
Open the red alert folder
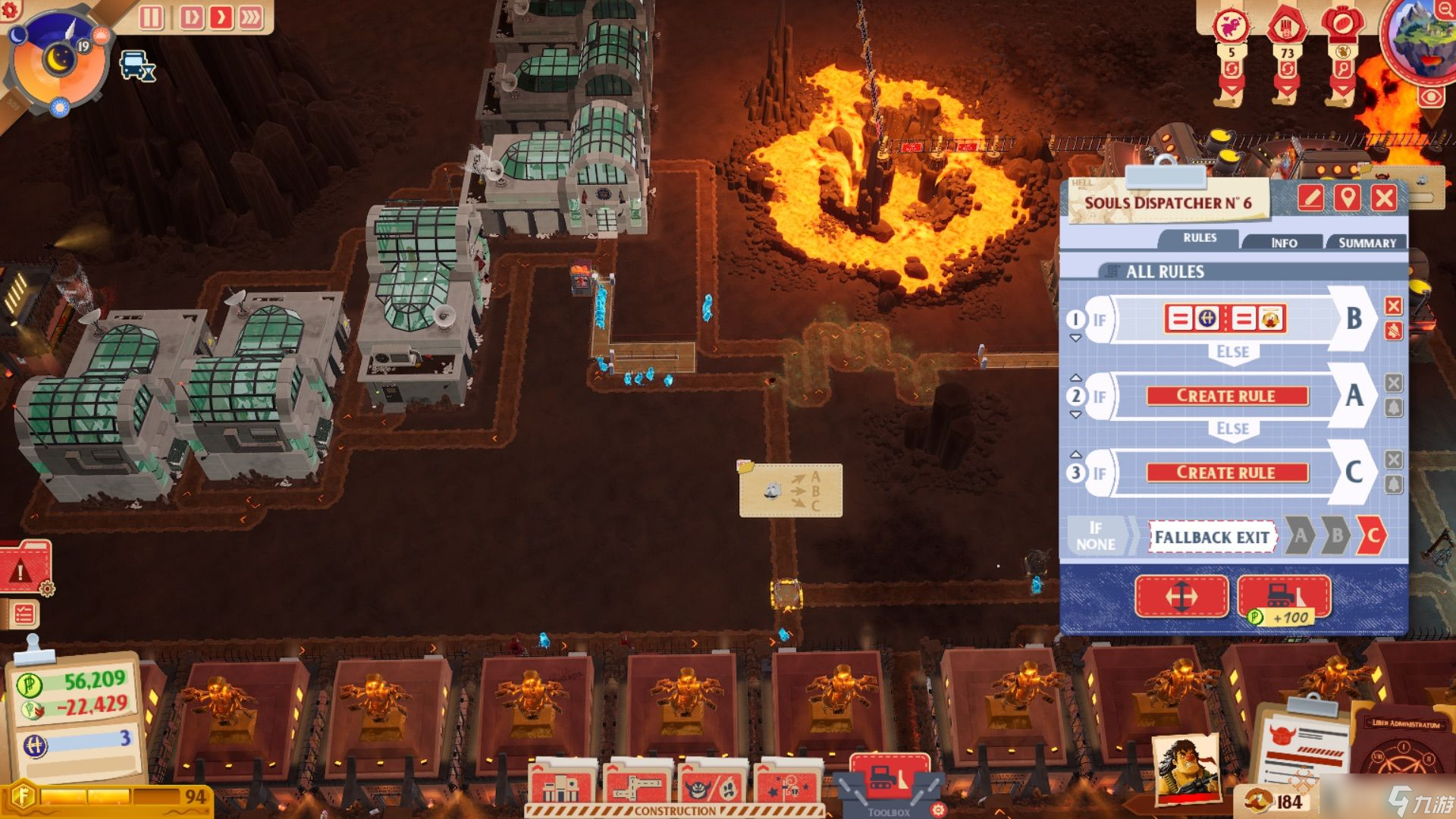click(25, 569)
